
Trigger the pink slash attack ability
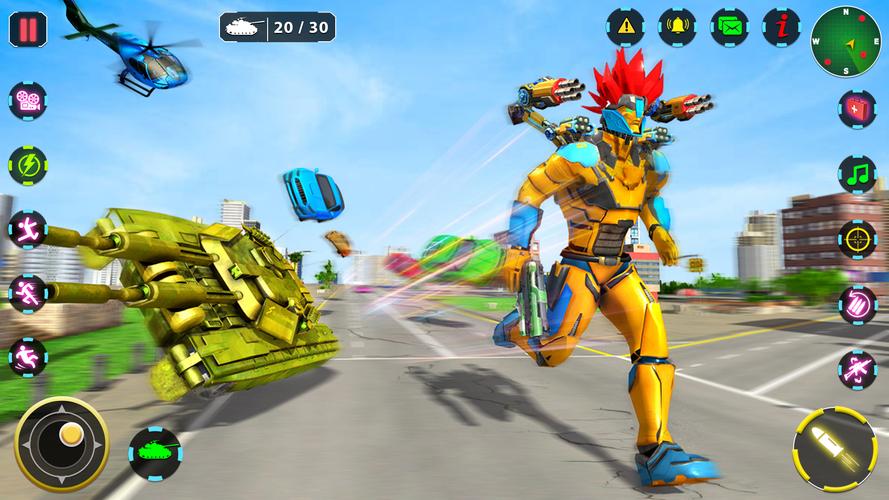pyautogui.click(x=857, y=305)
